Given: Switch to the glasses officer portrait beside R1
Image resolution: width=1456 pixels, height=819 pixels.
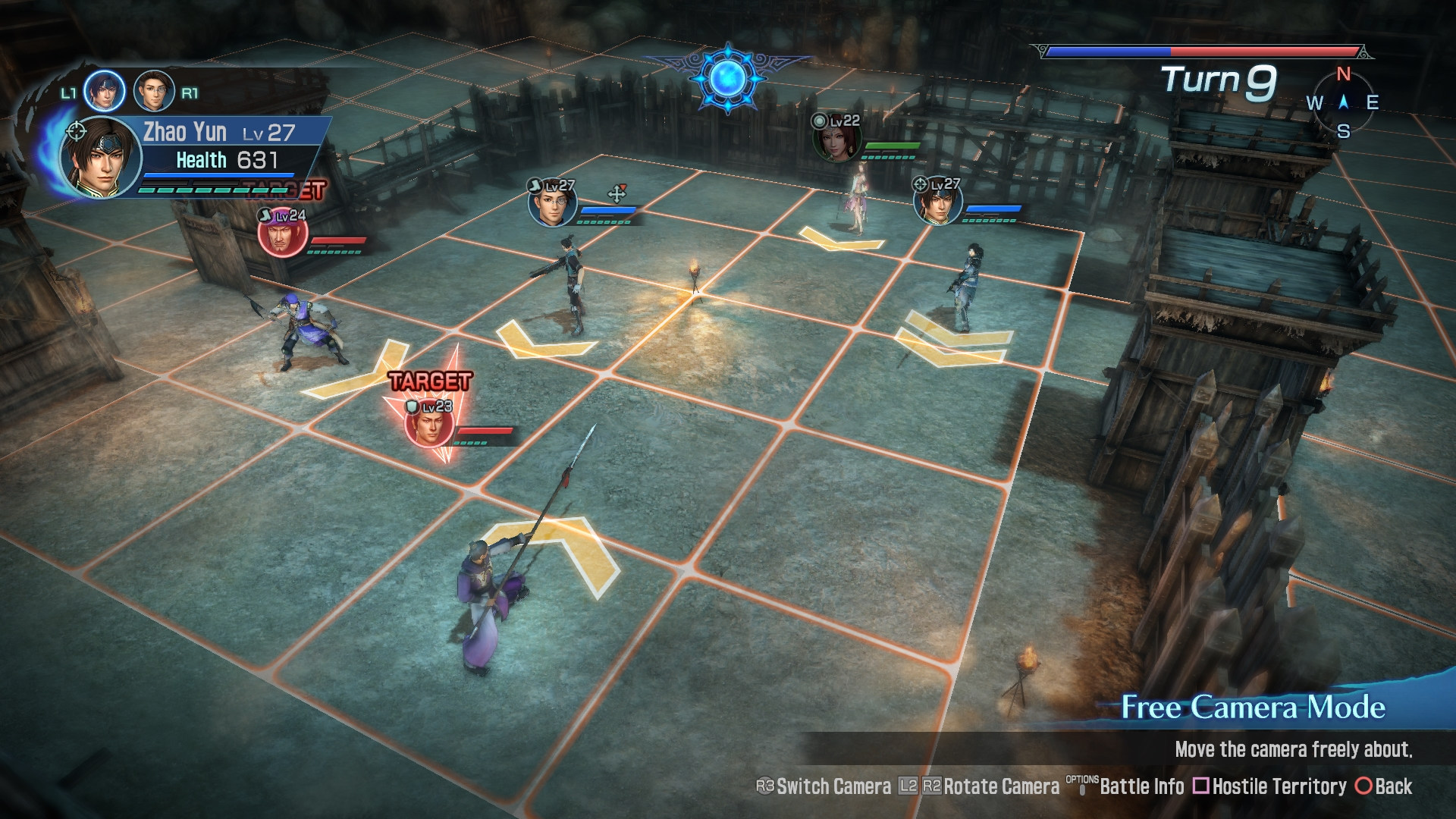Looking at the screenshot, I should [154, 92].
